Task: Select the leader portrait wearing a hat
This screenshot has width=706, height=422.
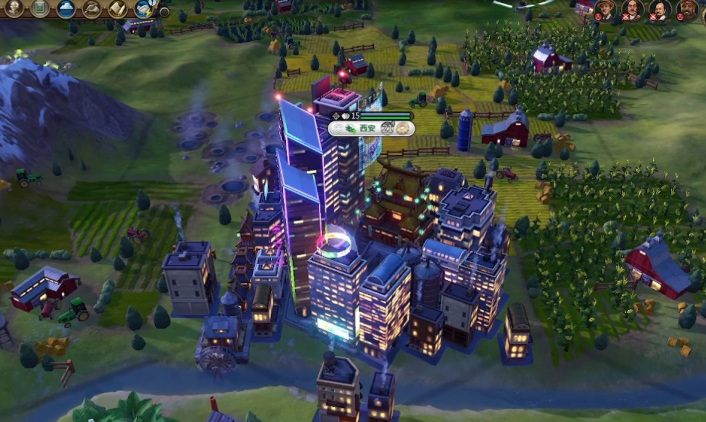Action: coord(607,10)
